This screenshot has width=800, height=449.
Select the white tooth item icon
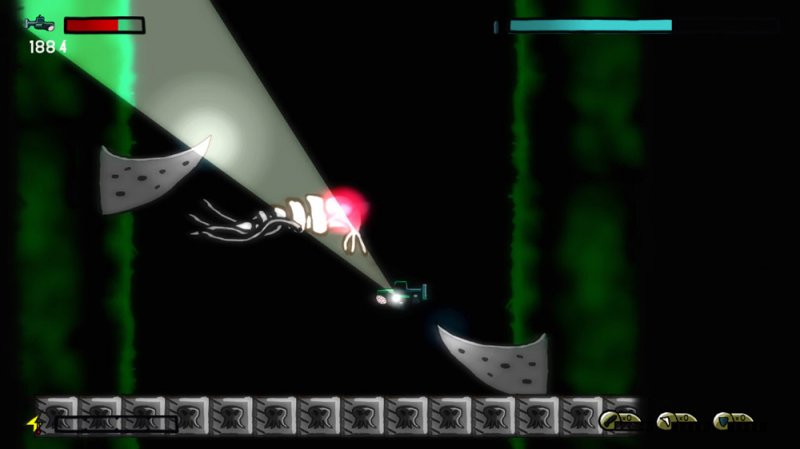click(x=666, y=419)
